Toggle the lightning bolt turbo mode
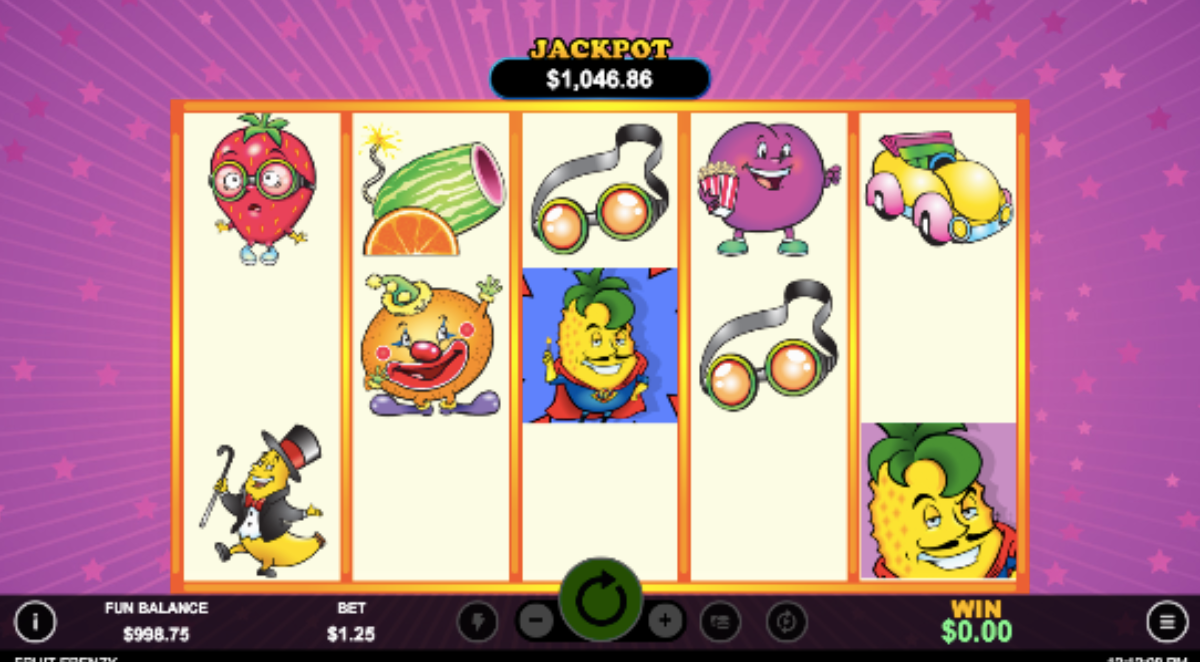1200x662 pixels. pos(477,622)
